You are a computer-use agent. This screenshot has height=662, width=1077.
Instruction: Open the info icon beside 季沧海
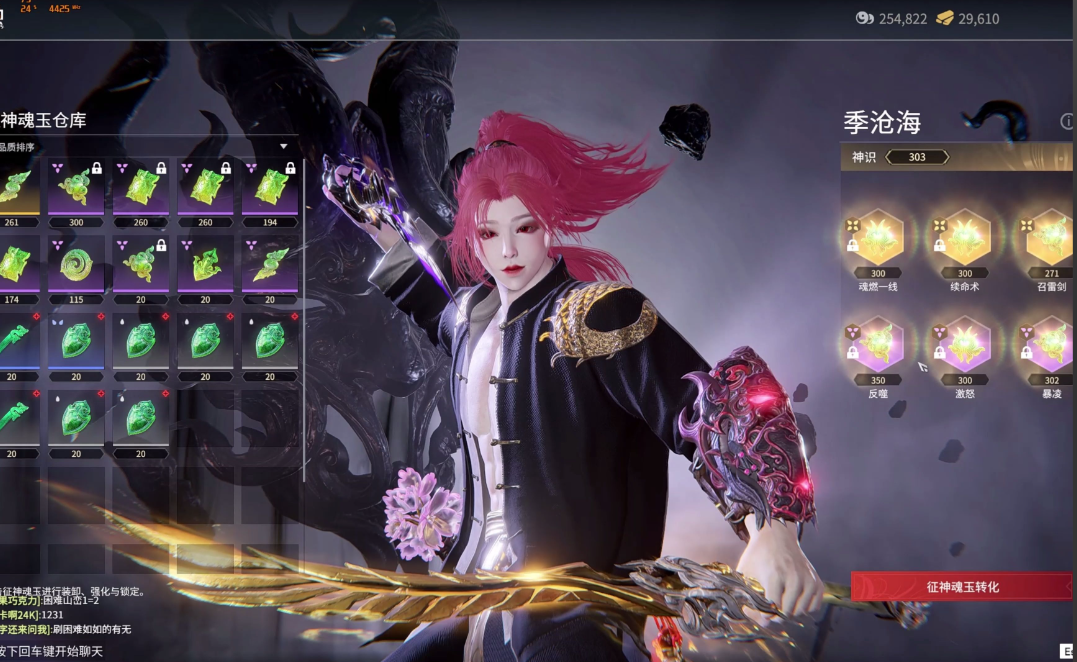[1067, 122]
